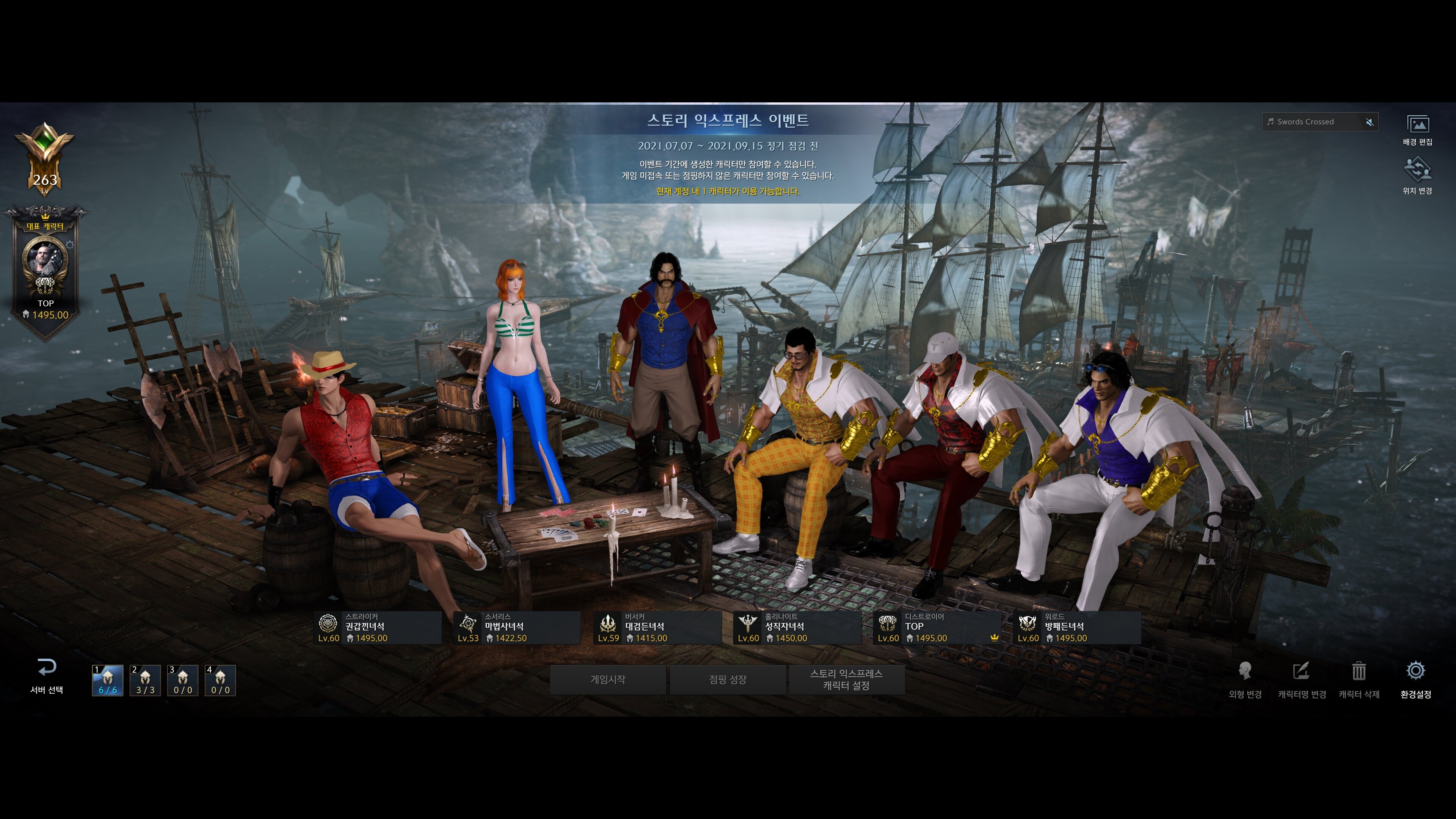Pick the 성직자녀석 Holy Knight card
The image size is (1456, 819).
(x=797, y=628)
